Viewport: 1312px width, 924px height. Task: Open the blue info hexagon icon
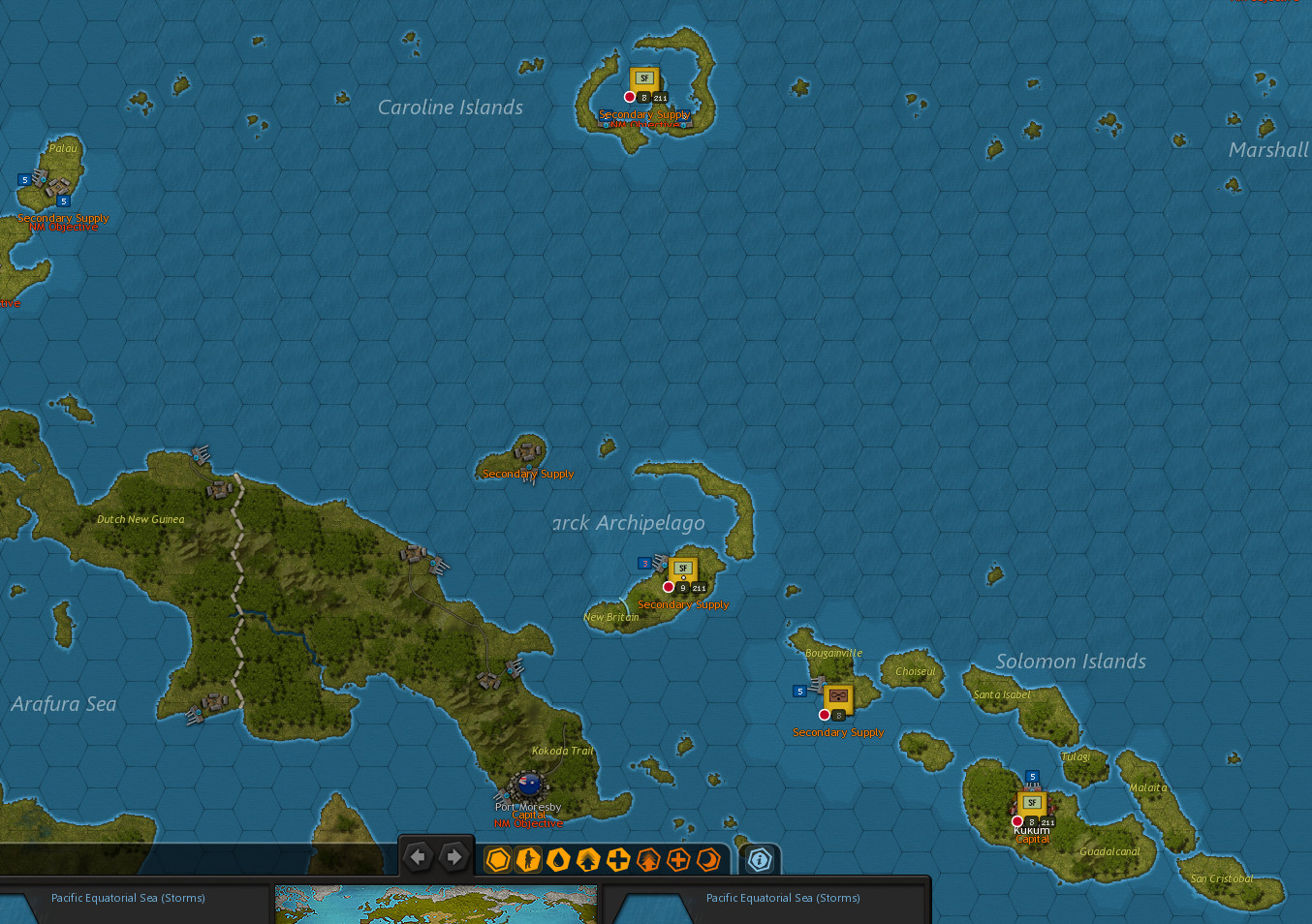(760, 859)
